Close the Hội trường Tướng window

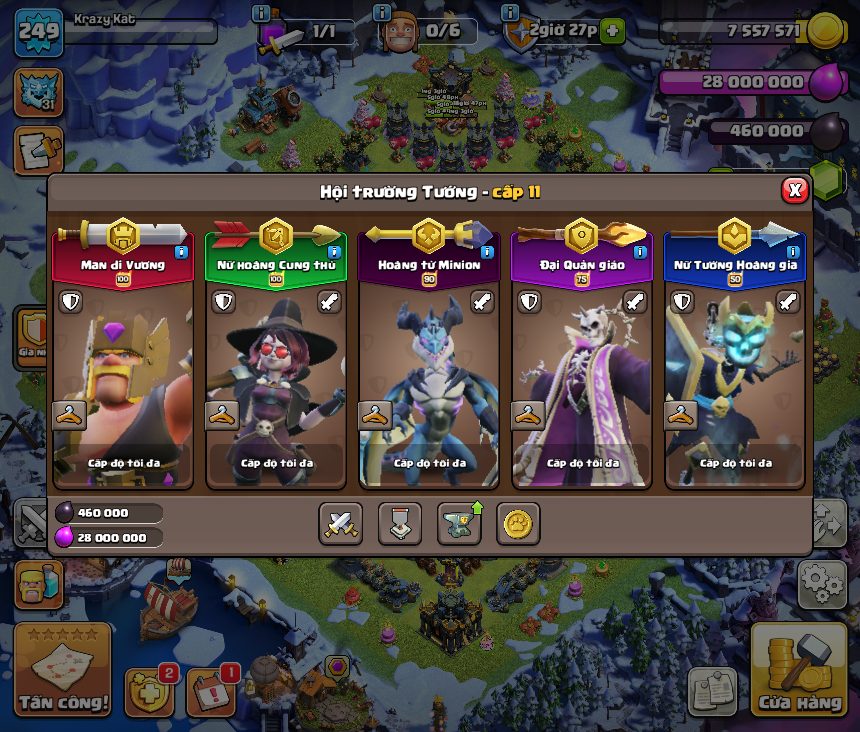point(794,190)
